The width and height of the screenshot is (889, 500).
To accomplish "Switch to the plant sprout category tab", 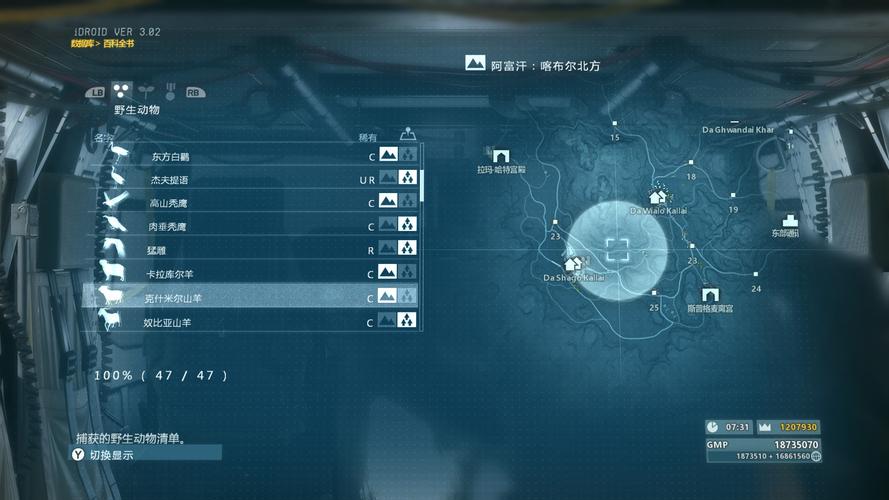I will (x=144, y=91).
